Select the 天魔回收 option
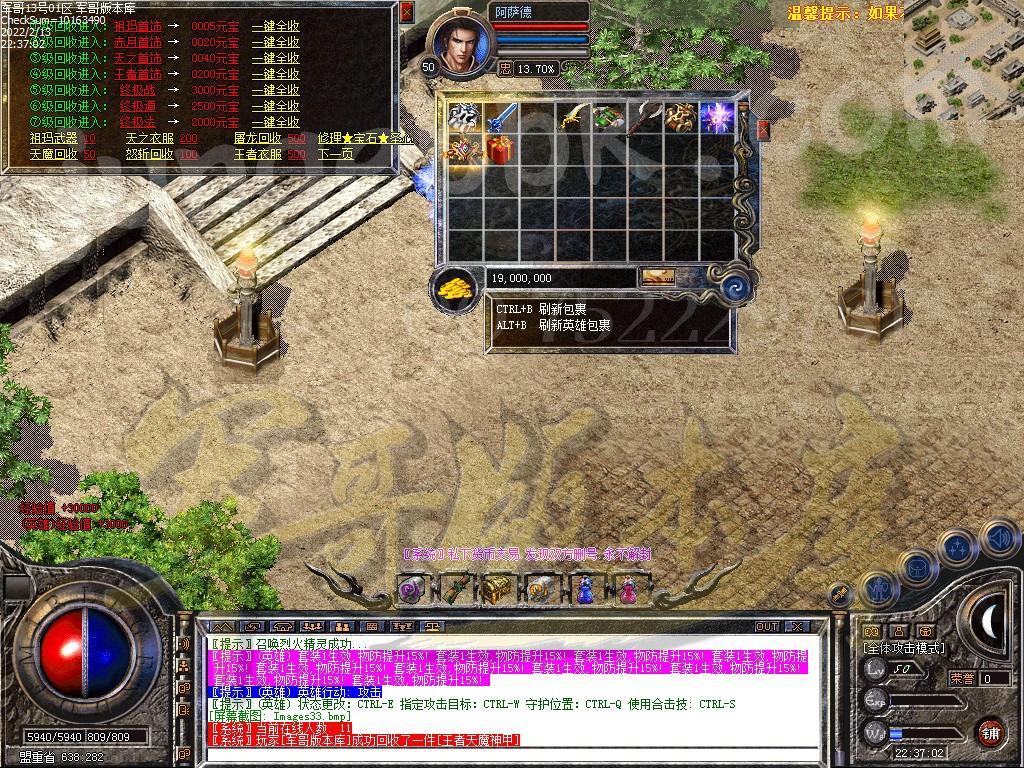This screenshot has height=768, width=1024. click(52, 155)
